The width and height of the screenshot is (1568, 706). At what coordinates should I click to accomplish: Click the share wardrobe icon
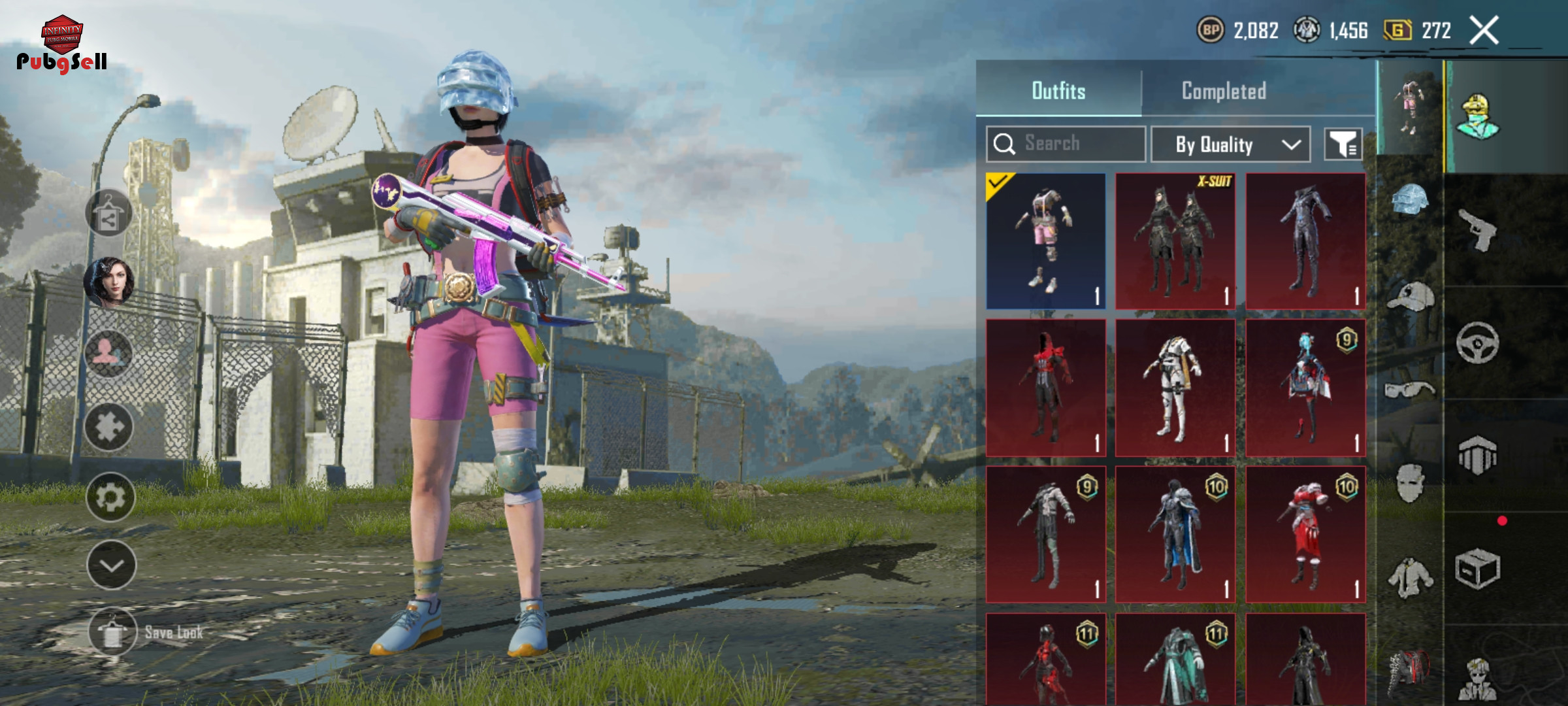[108, 214]
